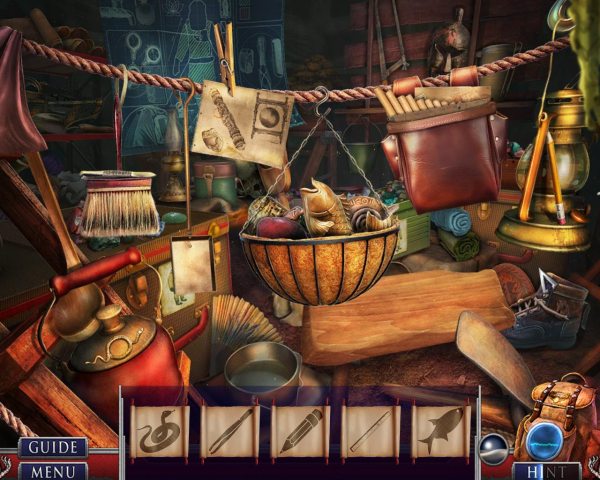Screen dimensions: 600x480
Task: Use the Hint button
Action: [546, 470]
